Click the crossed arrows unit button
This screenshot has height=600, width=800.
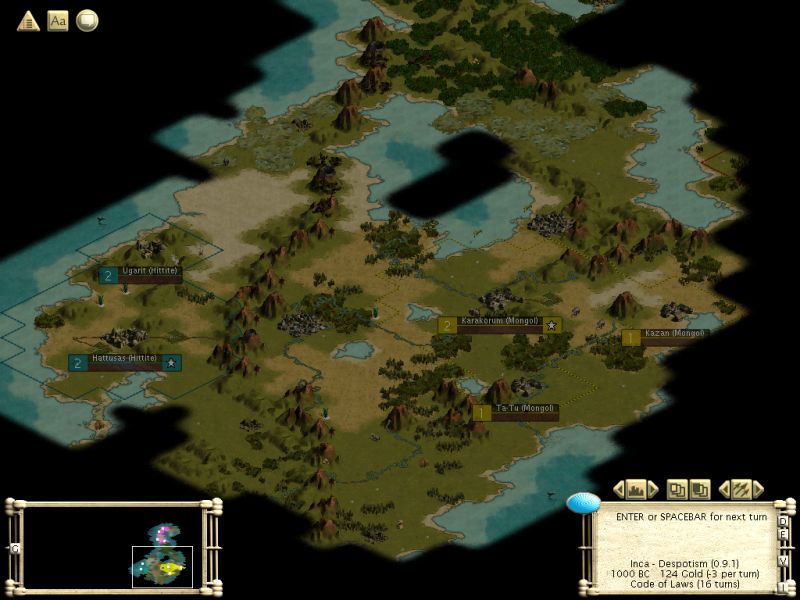coord(741,489)
